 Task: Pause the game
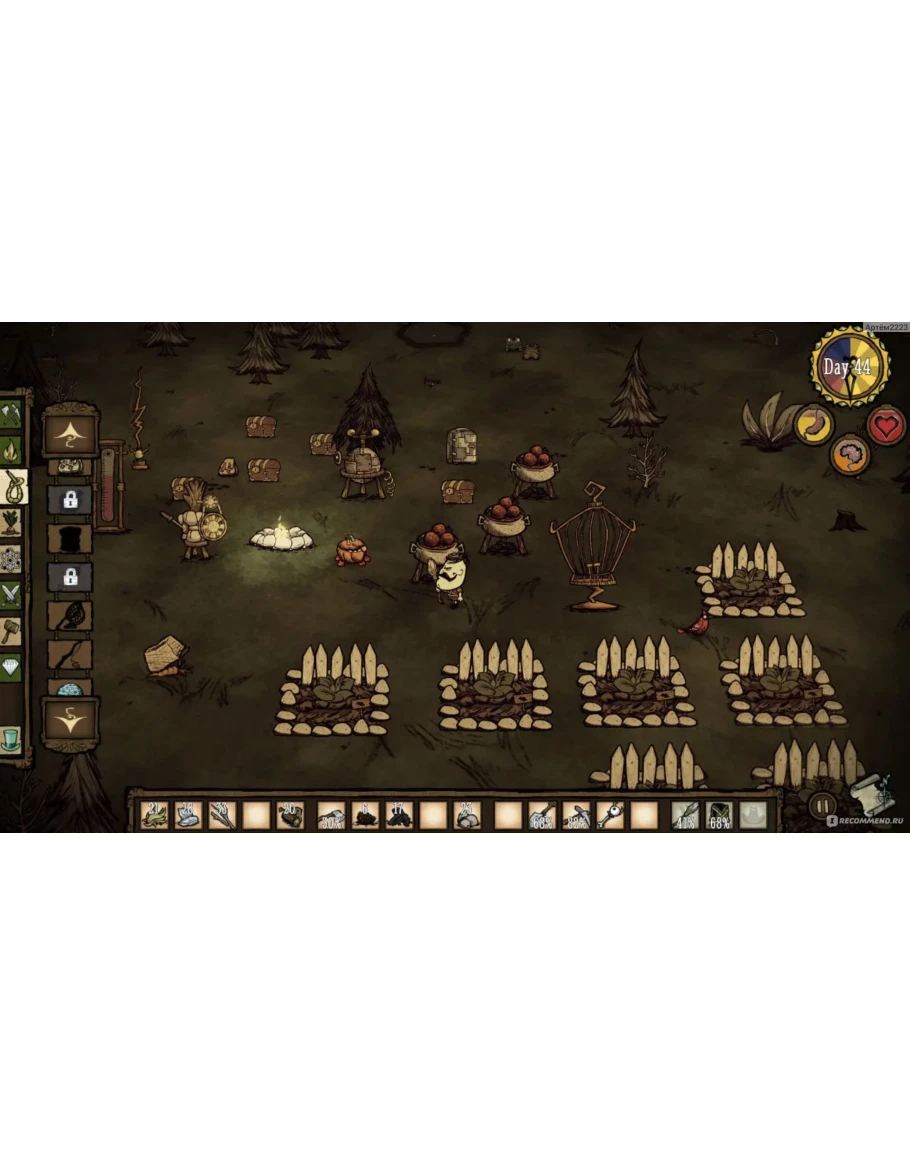tap(821, 805)
